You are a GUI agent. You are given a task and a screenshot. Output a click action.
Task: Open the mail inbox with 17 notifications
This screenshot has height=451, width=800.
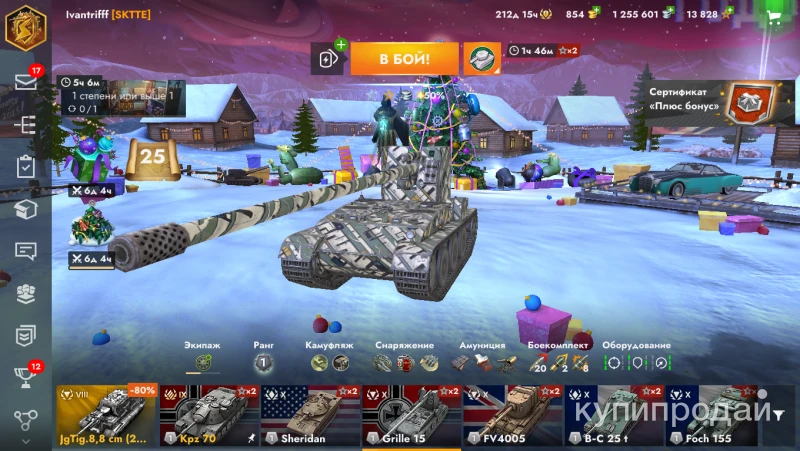tap(25, 82)
